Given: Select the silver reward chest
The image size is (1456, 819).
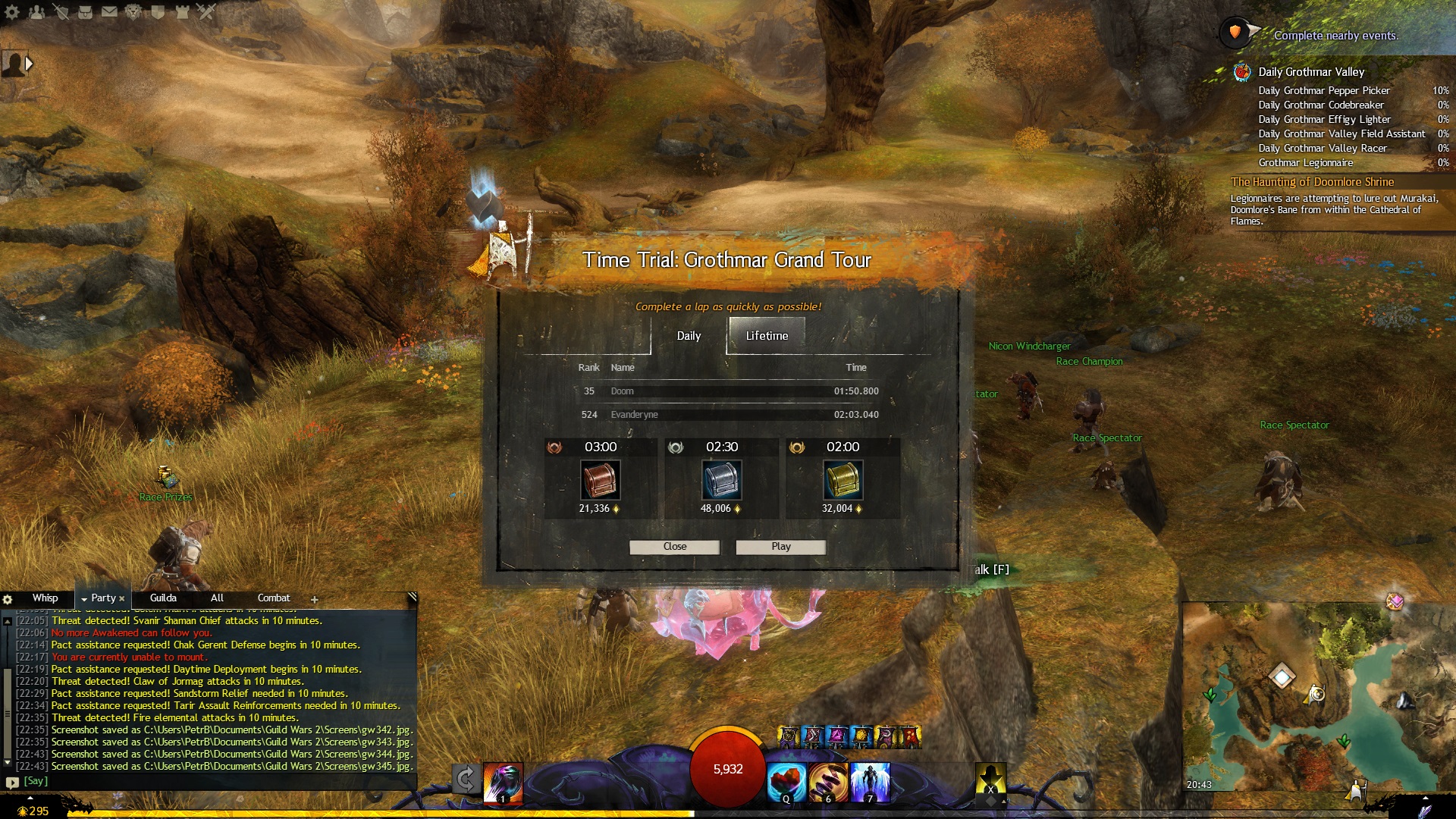Looking at the screenshot, I should tap(721, 481).
